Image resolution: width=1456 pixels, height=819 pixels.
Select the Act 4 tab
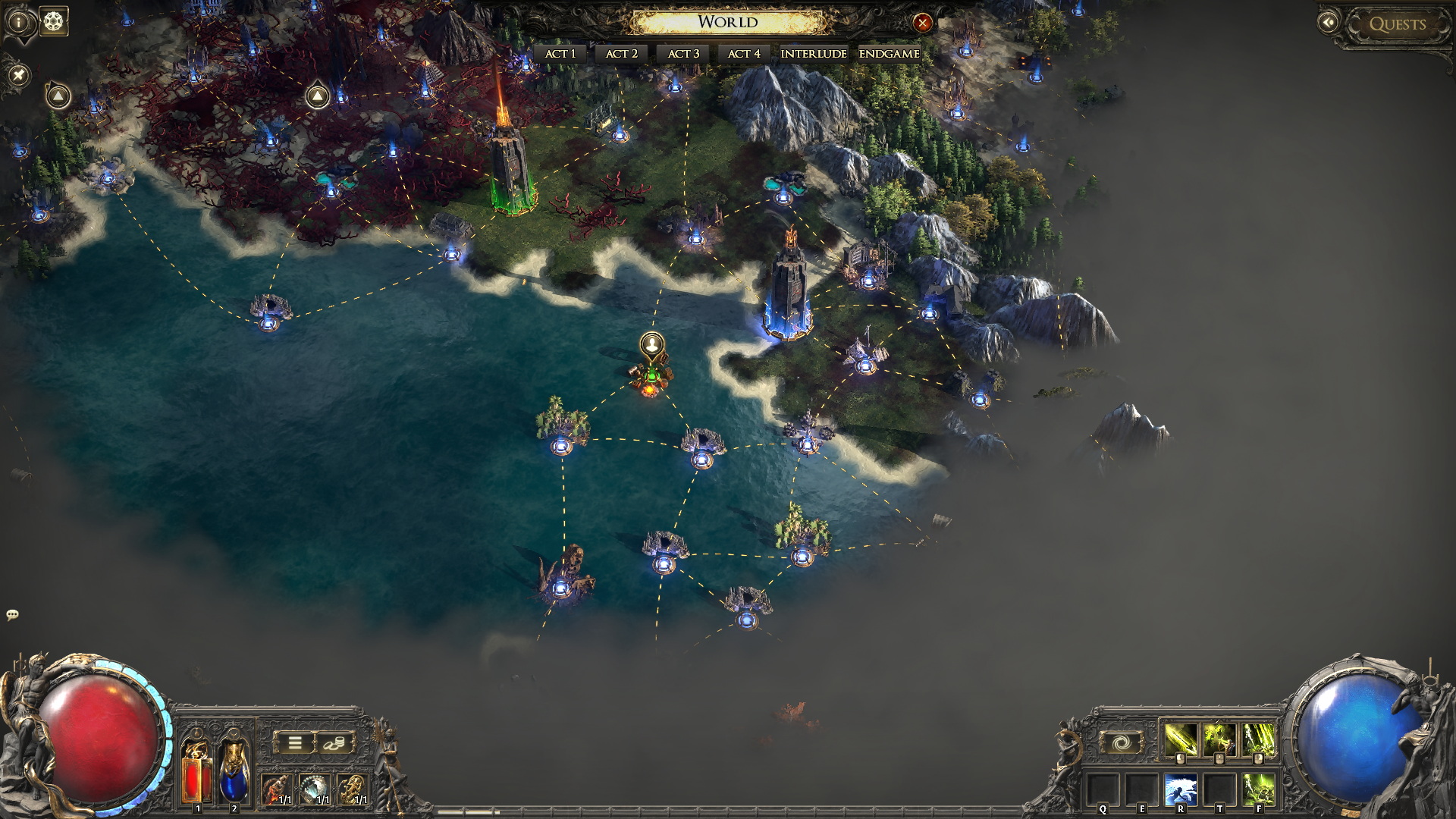point(744,54)
